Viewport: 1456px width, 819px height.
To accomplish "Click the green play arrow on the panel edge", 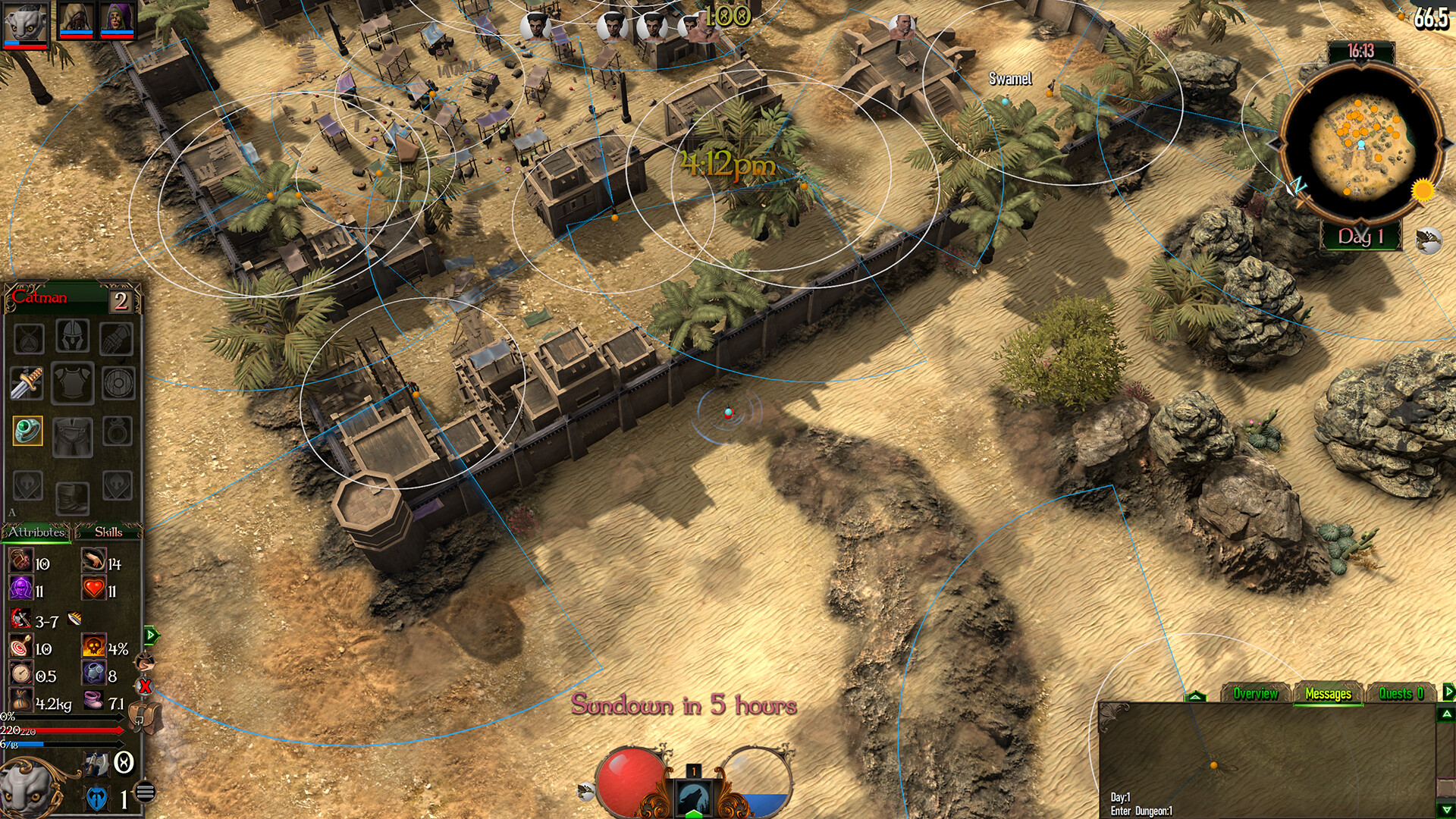I will (x=149, y=635).
